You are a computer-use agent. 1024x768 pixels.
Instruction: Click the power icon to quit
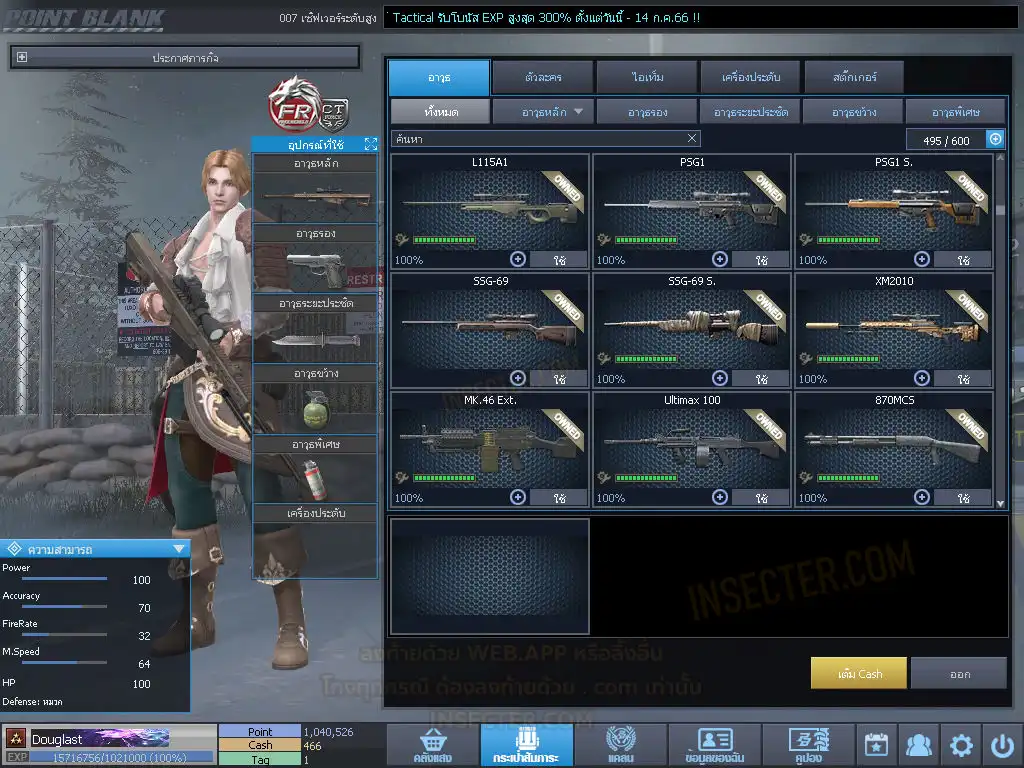click(1002, 746)
